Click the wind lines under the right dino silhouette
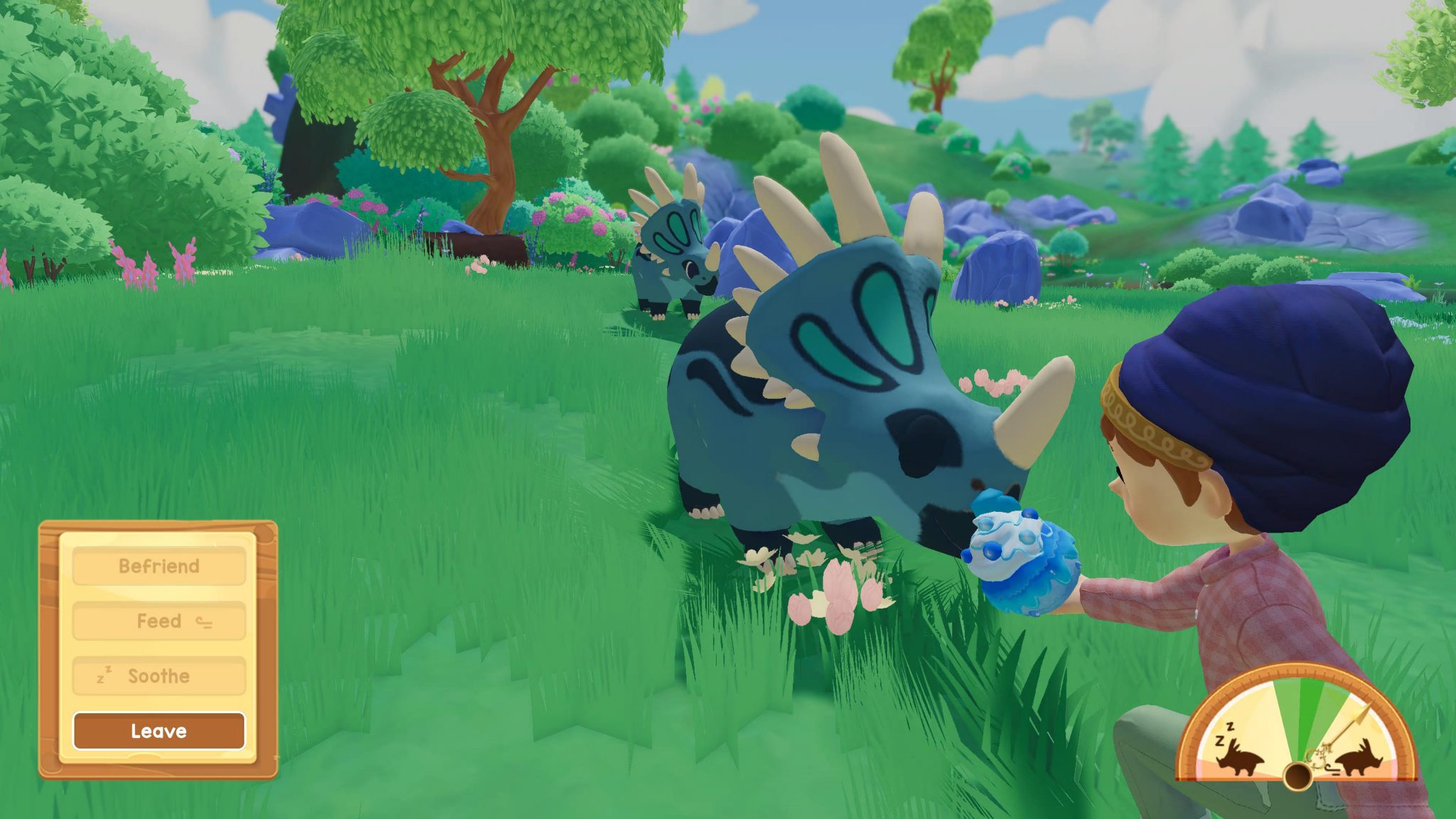 click(x=1334, y=769)
